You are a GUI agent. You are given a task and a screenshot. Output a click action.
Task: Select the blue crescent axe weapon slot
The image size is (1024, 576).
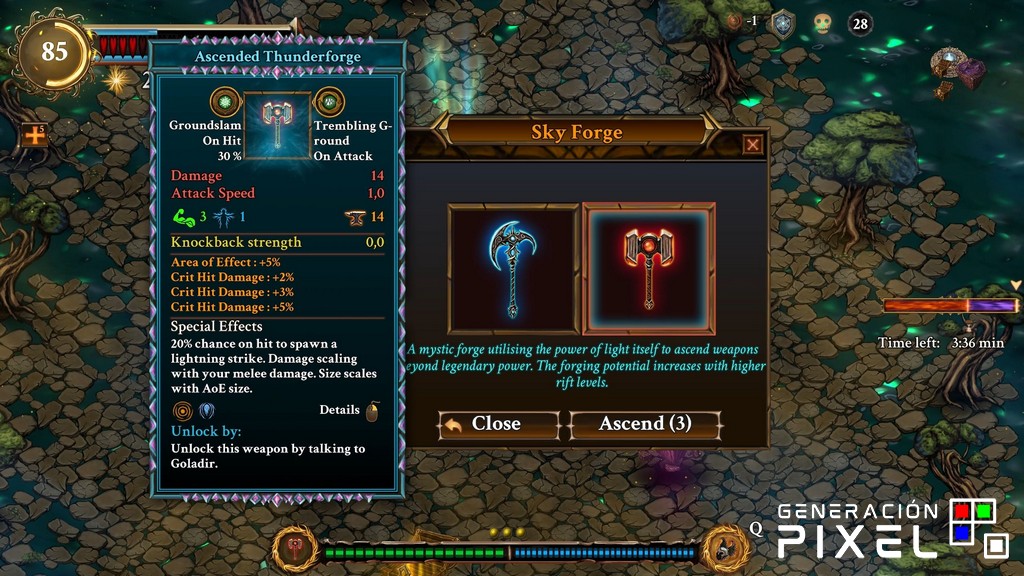(x=513, y=268)
